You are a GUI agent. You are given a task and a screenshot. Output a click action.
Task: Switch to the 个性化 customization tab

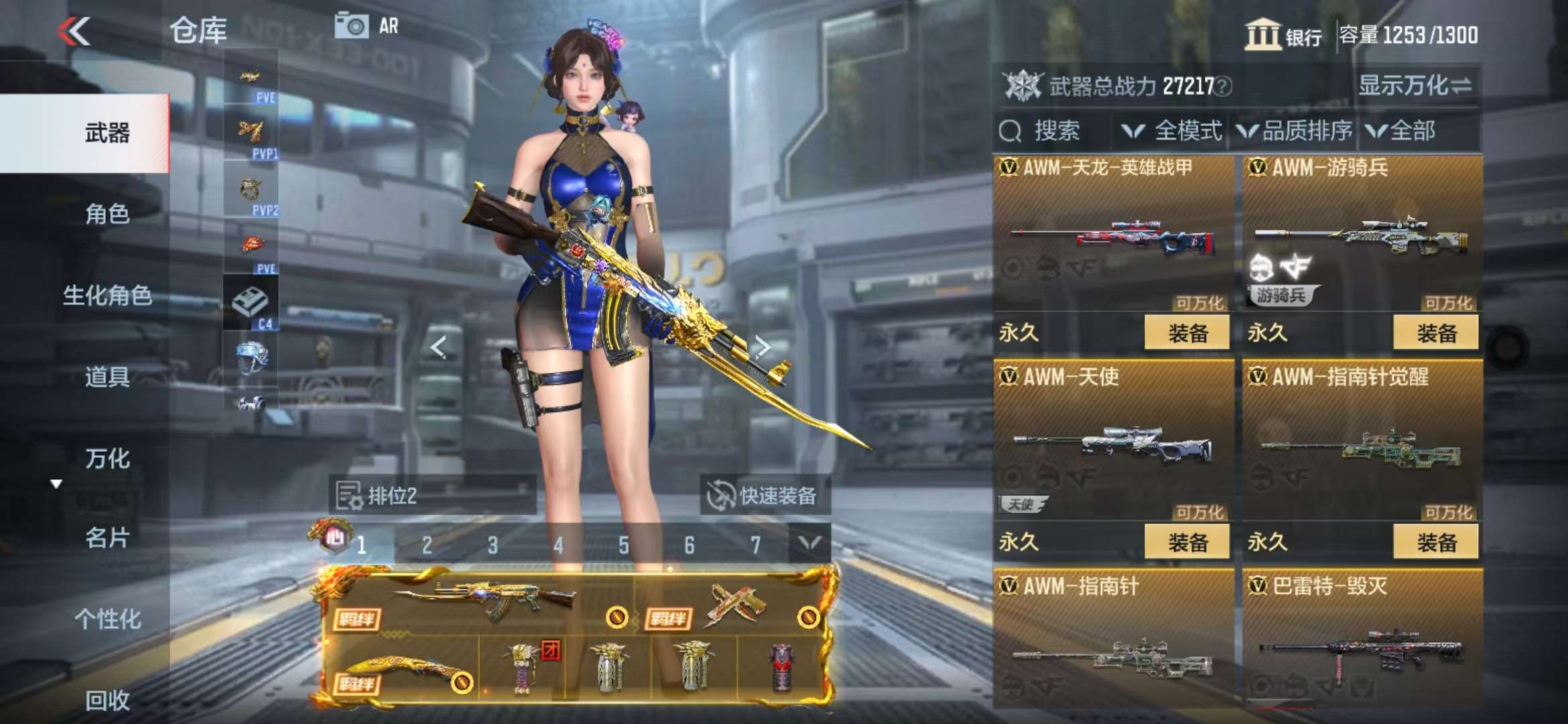[107, 619]
